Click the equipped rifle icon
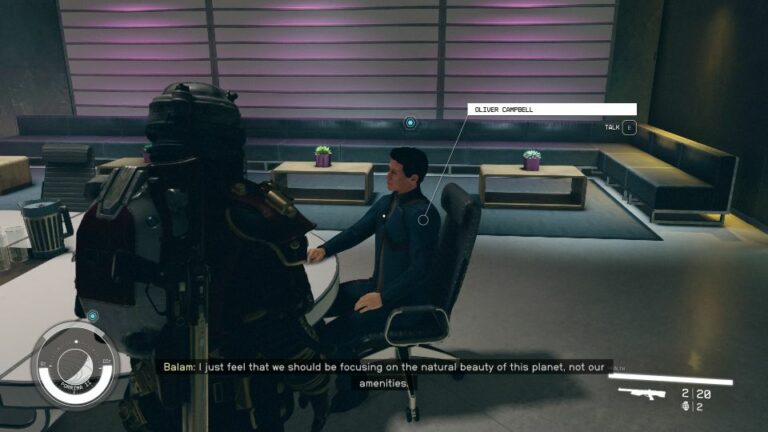Image resolution: width=768 pixels, height=432 pixels. point(641,393)
